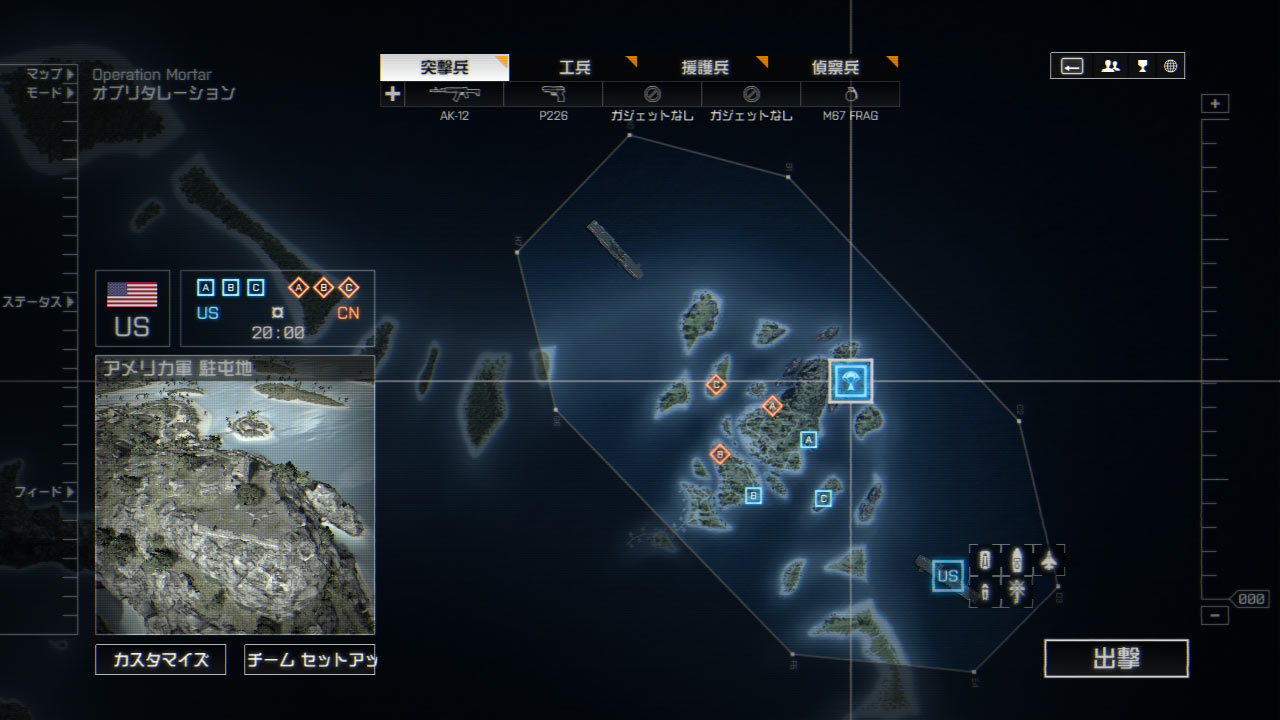This screenshot has width=1280, height=720.
Task: Deploy with the 出撃 button
Action: pos(1116,659)
